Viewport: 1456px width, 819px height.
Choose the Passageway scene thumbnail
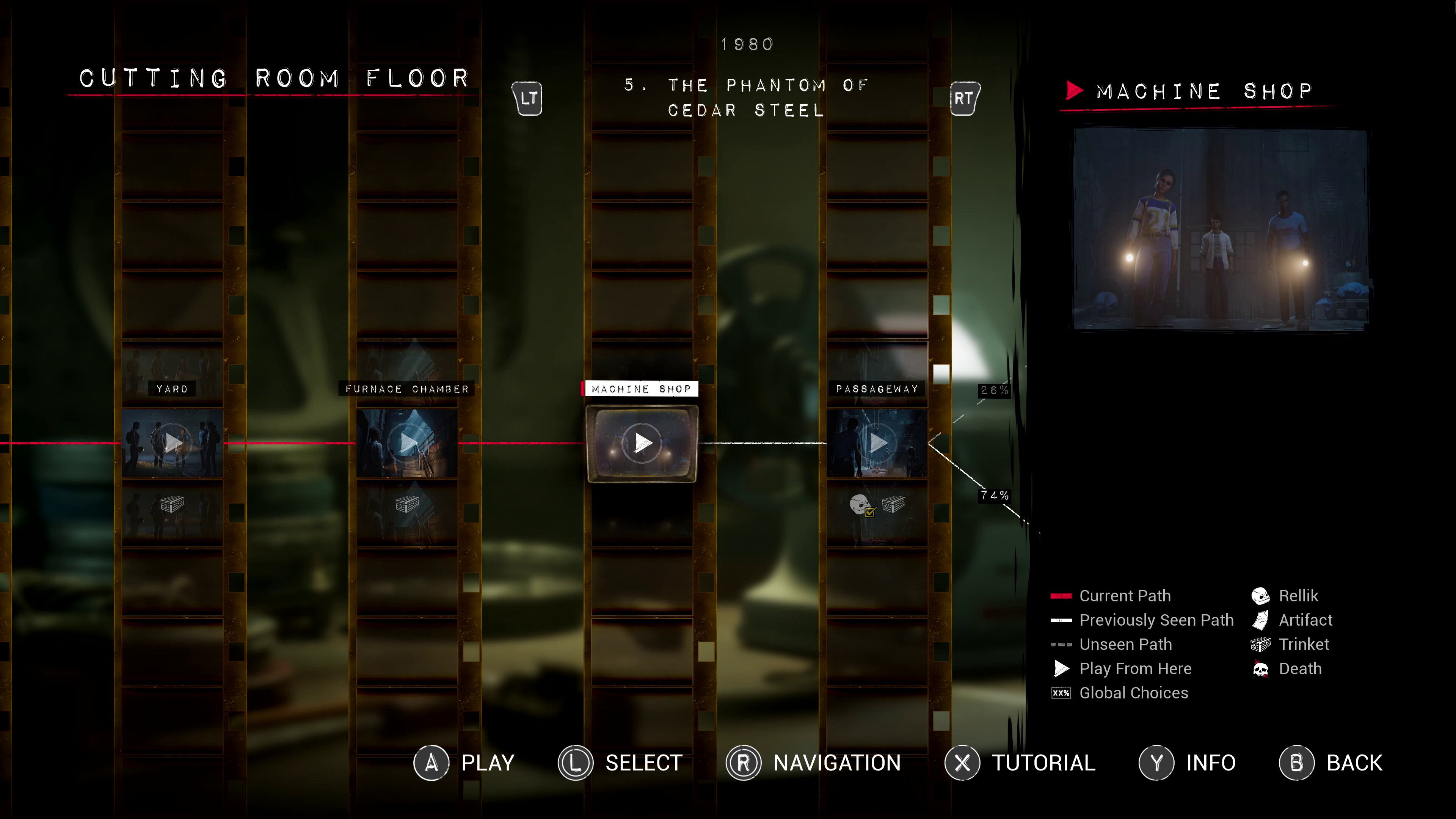(x=877, y=442)
